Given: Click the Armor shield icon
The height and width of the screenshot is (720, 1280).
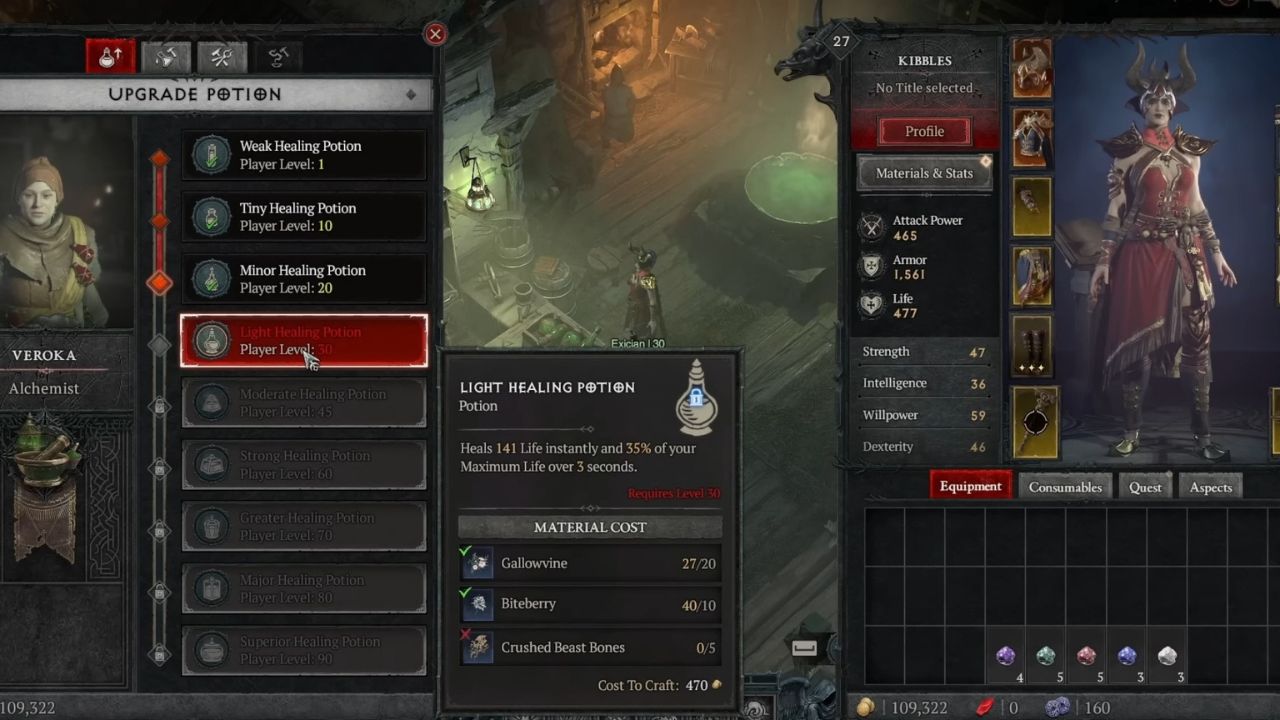Looking at the screenshot, I should point(870,266).
